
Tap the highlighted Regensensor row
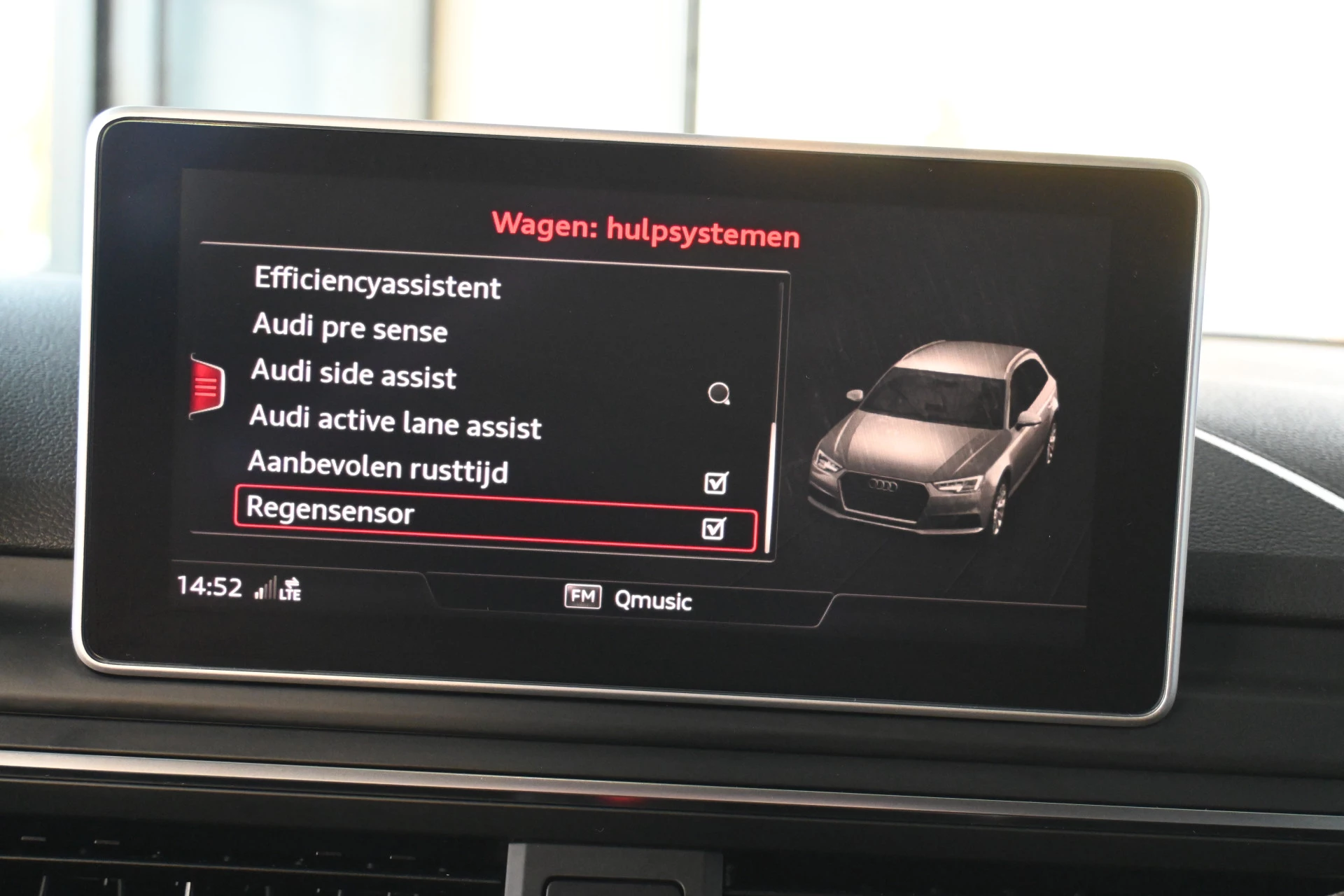tap(490, 514)
